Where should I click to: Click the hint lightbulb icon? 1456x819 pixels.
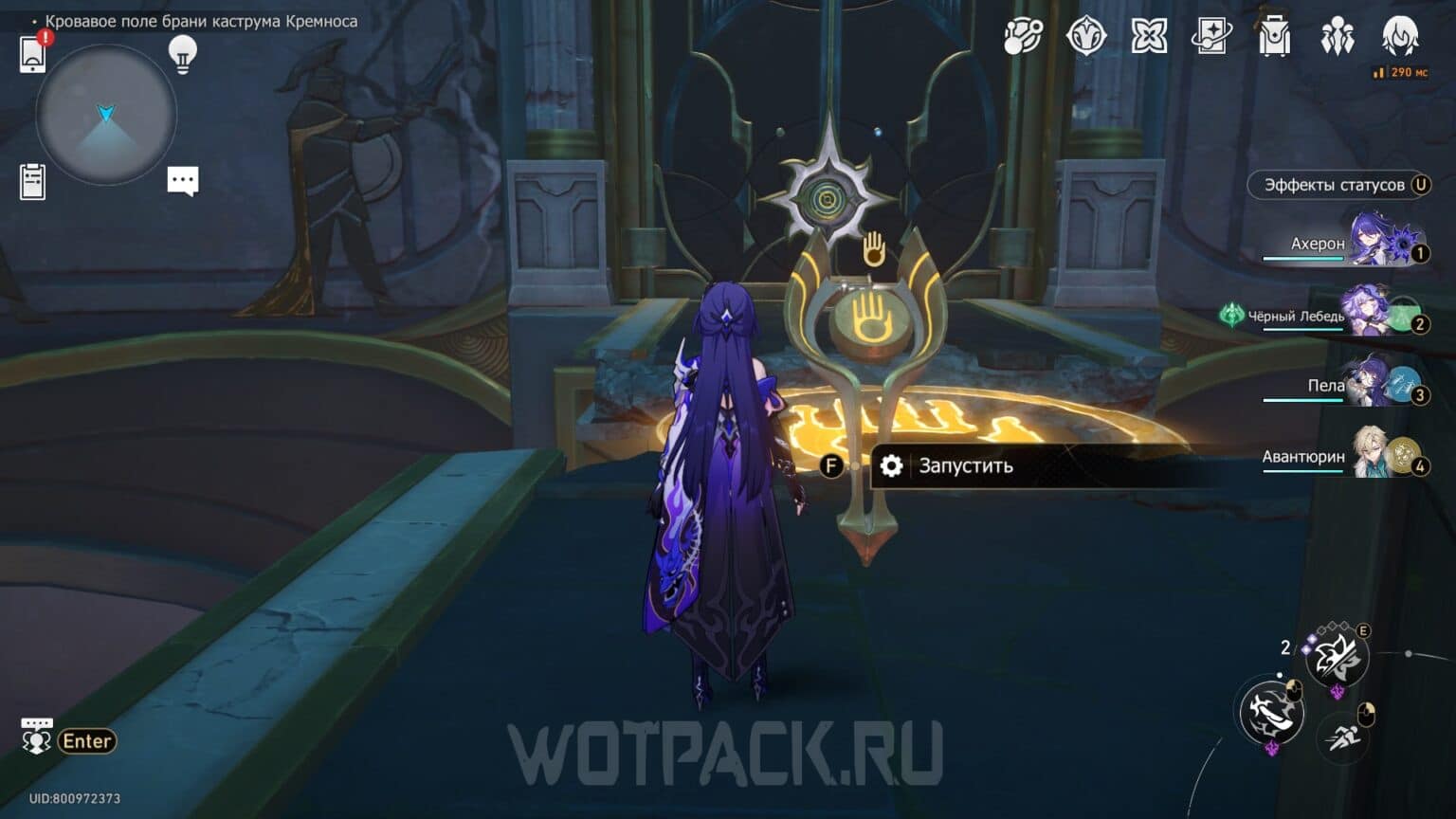[182, 54]
